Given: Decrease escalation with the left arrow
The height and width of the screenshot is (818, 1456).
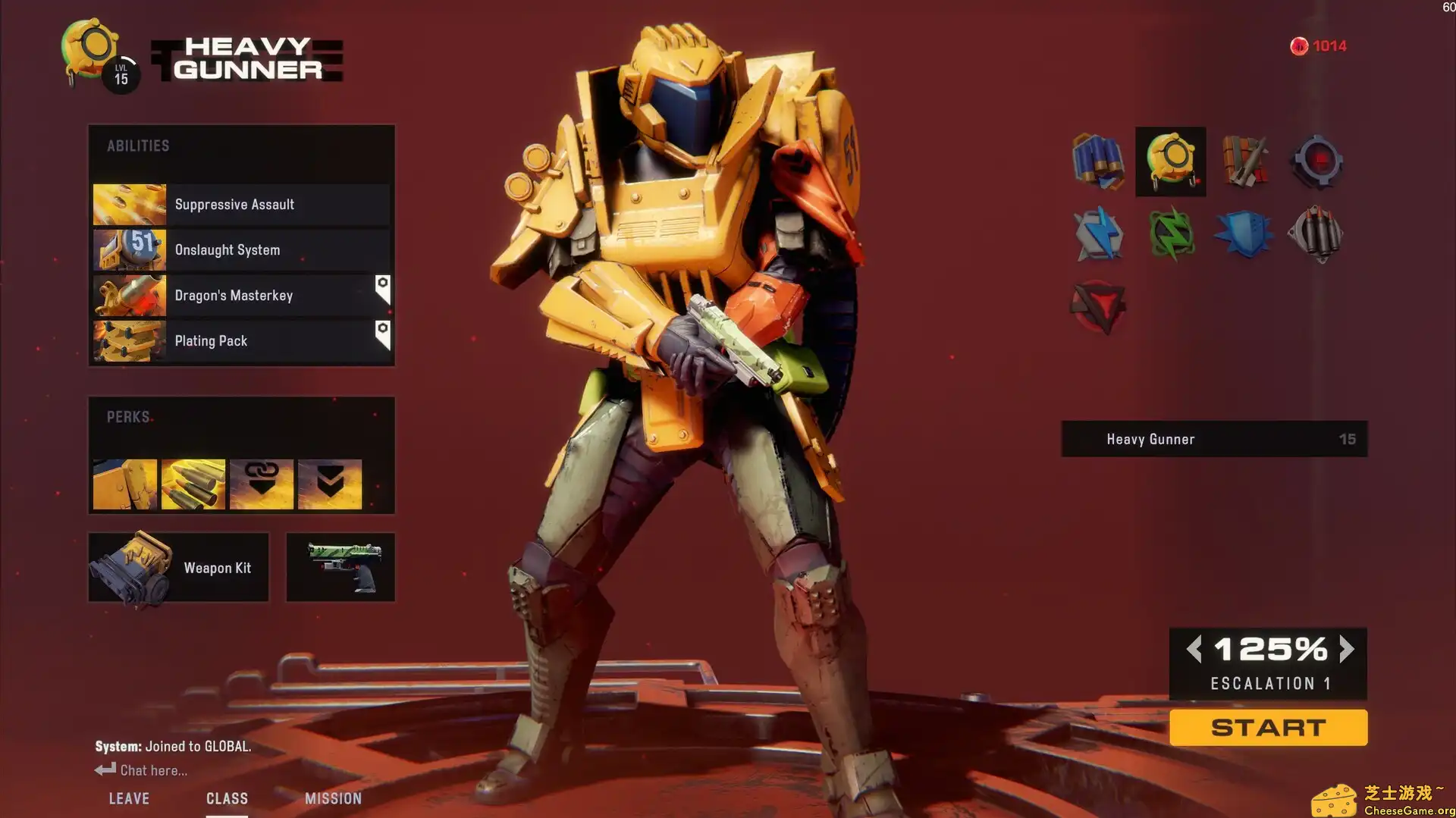Looking at the screenshot, I should pos(1194,649).
